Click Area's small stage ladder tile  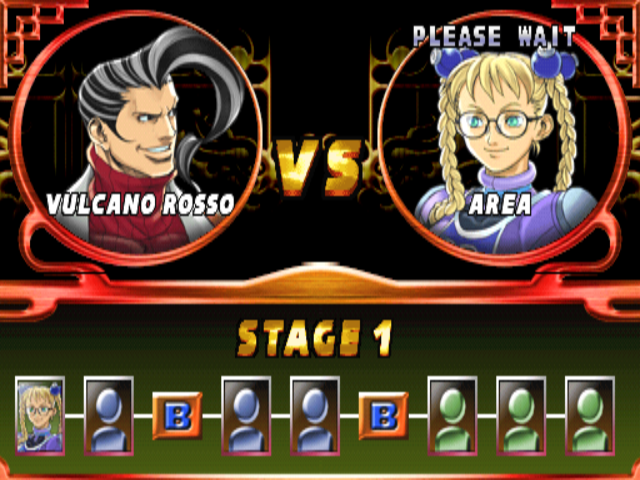40,415
